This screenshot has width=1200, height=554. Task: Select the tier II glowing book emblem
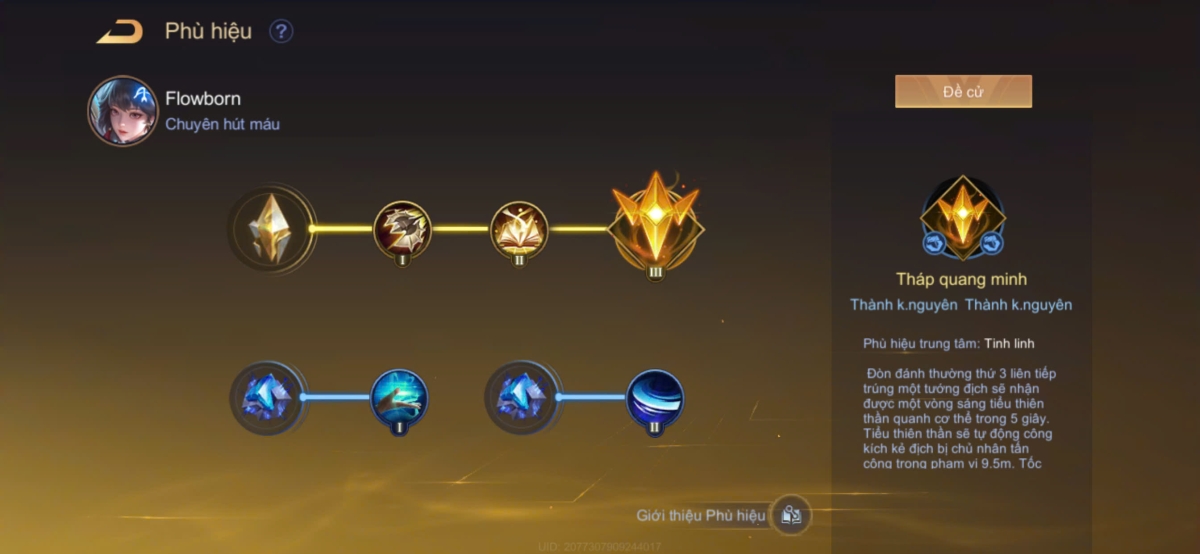(519, 229)
